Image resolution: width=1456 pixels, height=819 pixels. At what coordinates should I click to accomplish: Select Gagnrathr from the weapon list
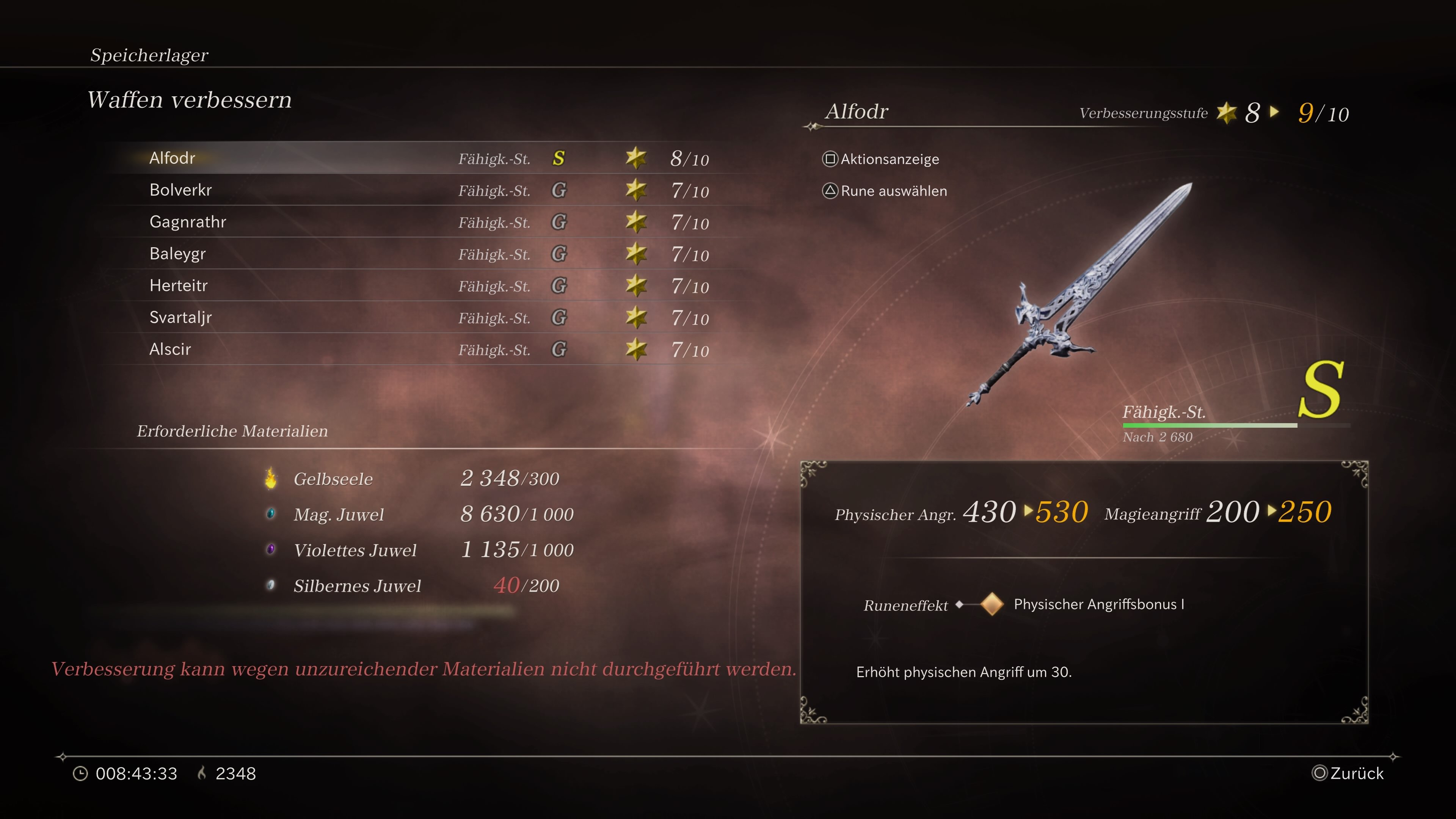point(188,221)
